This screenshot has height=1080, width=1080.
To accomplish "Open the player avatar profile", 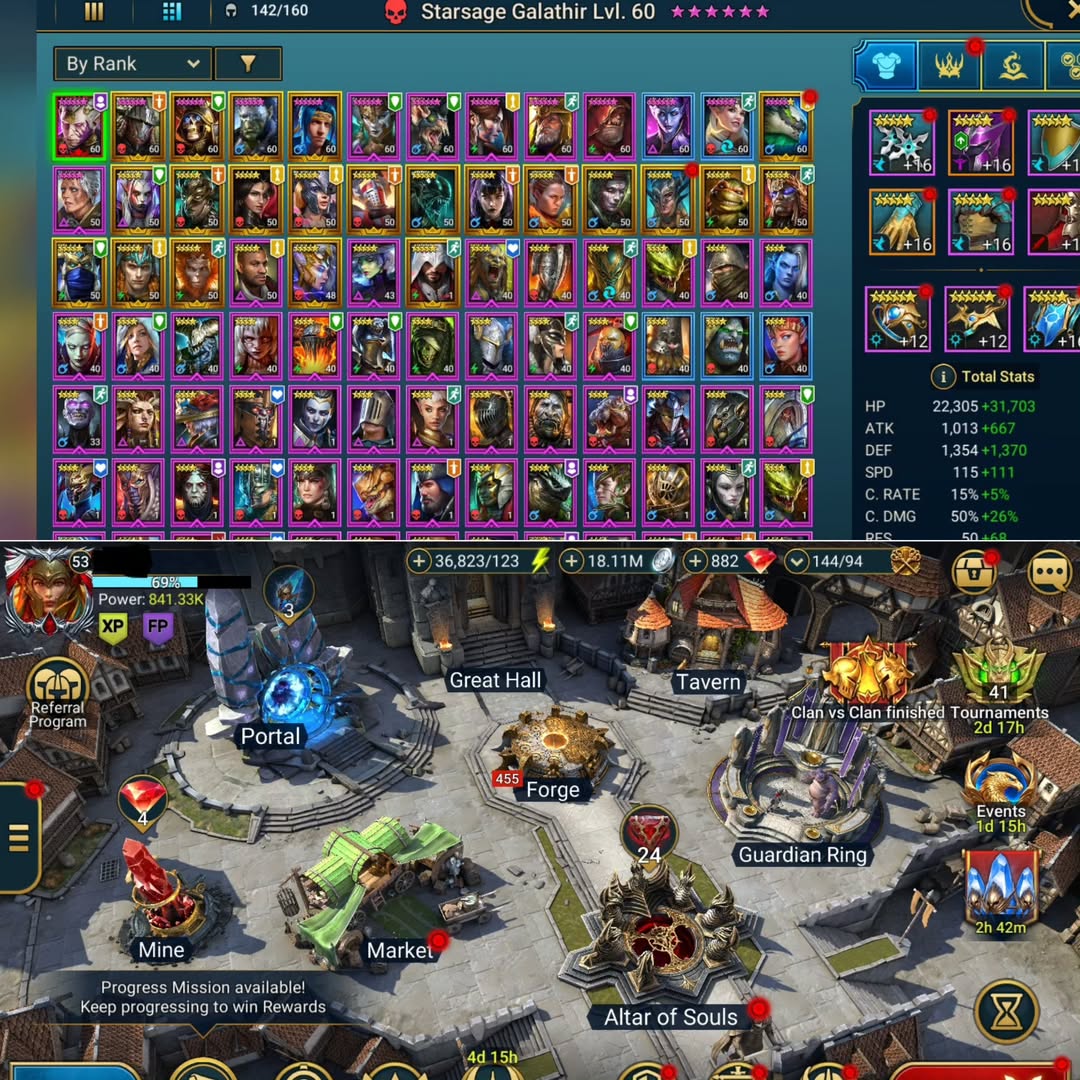I will coord(42,592).
